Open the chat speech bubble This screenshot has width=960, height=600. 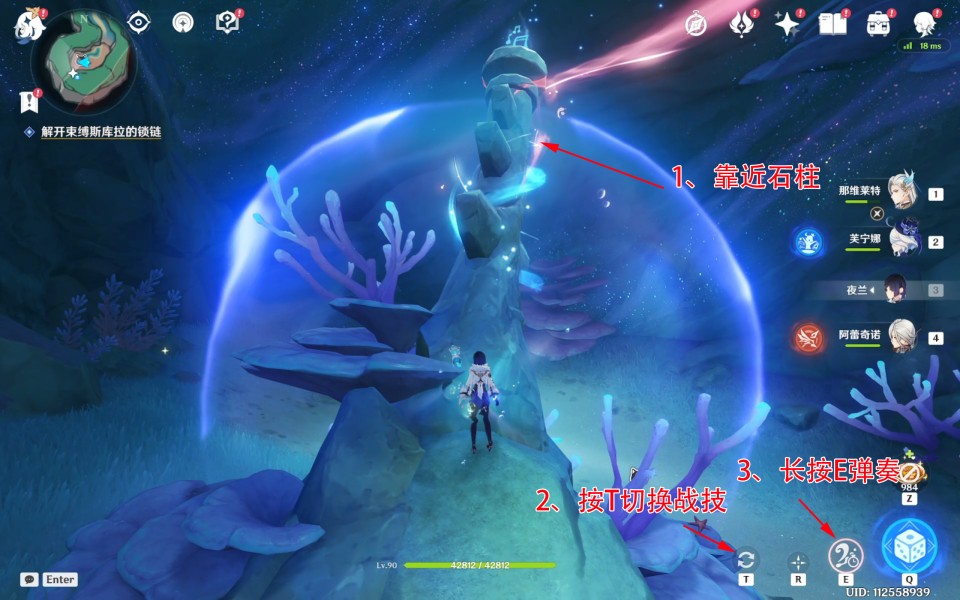[x=29, y=579]
